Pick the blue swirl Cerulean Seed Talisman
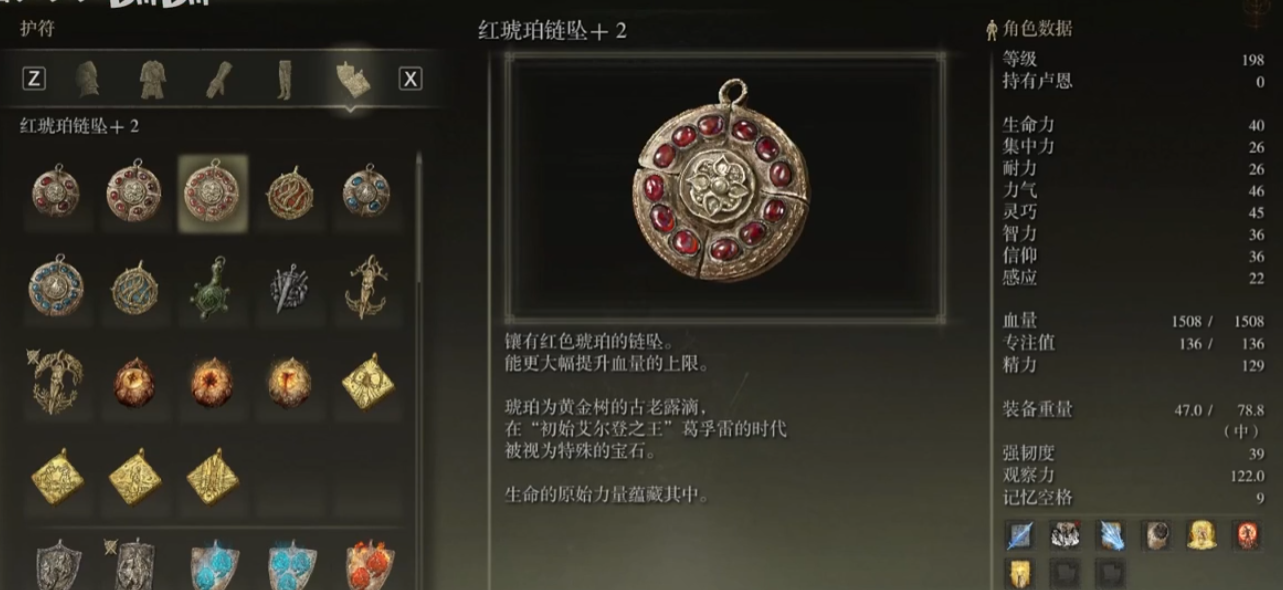This screenshot has height=590, width=1283. pyautogui.click(x=134, y=288)
